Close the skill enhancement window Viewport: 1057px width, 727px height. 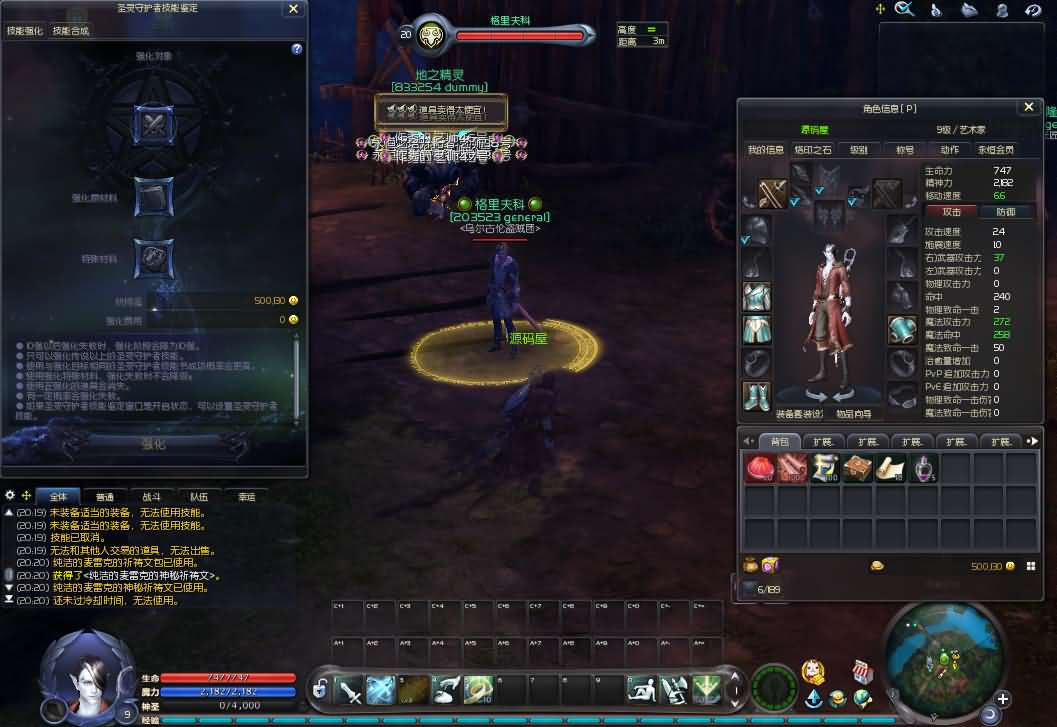293,9
